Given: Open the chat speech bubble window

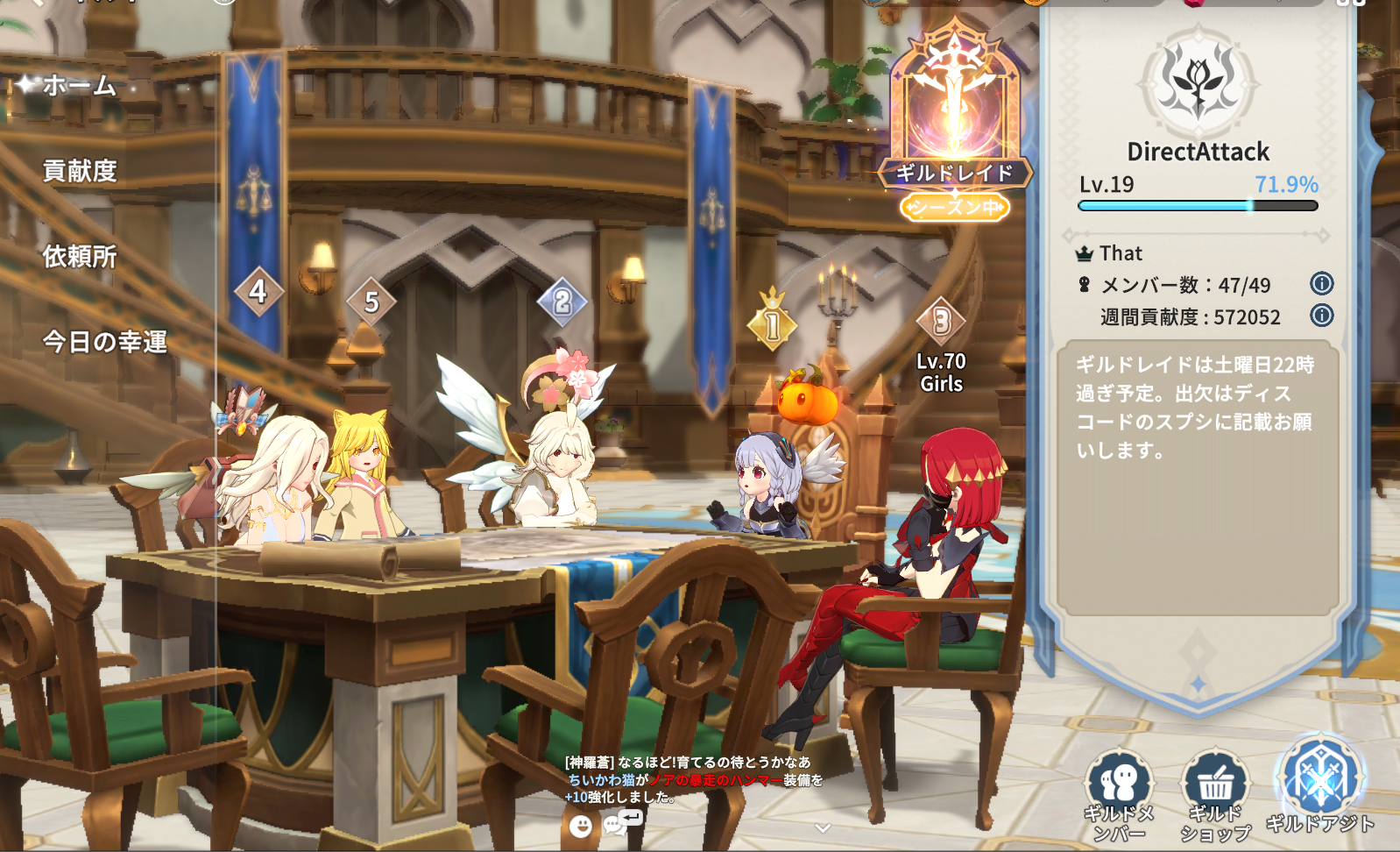Looking at the screenshot, I should coord(621,823).
